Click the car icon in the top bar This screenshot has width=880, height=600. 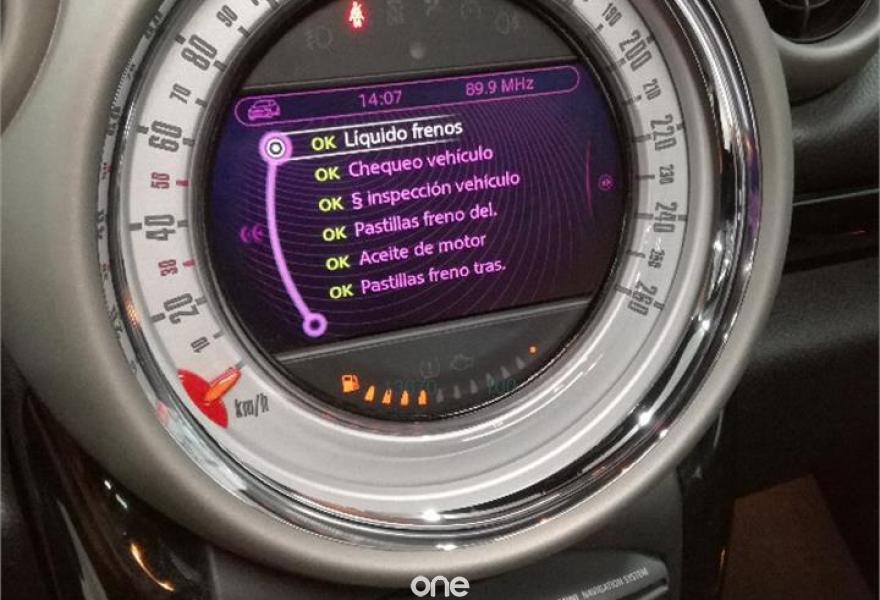[x=264, y=109]
